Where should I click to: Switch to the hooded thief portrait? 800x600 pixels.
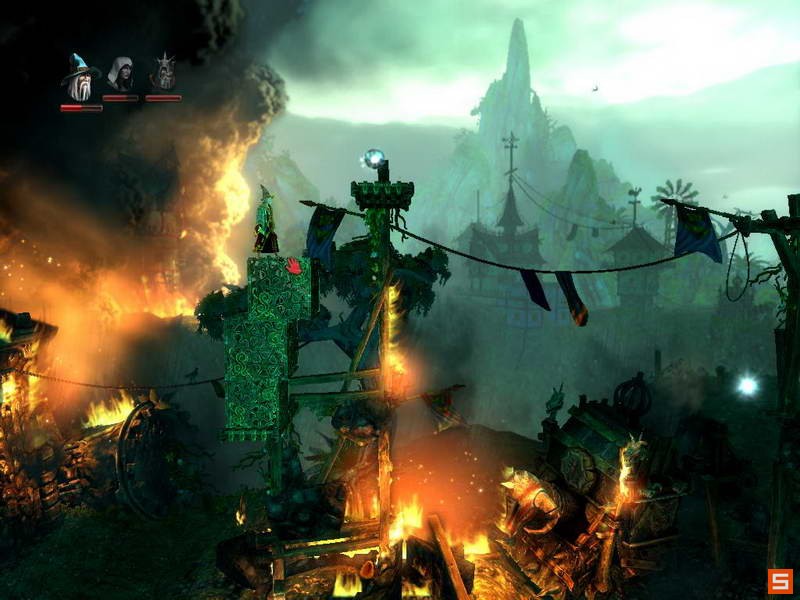(121, 74)
